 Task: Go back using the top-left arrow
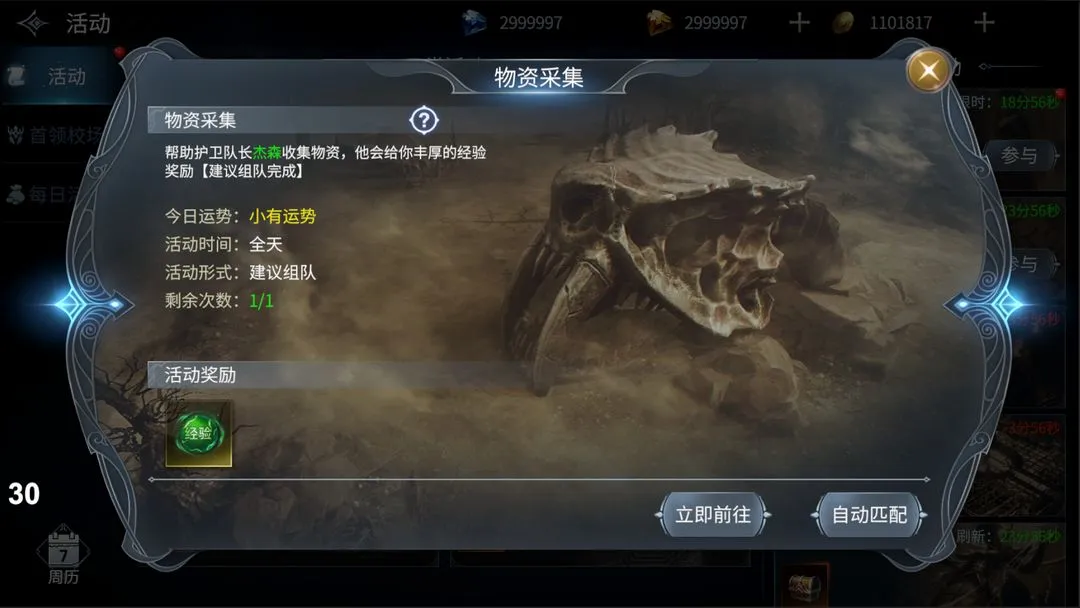pyautogui.click(x=32, y=22)
